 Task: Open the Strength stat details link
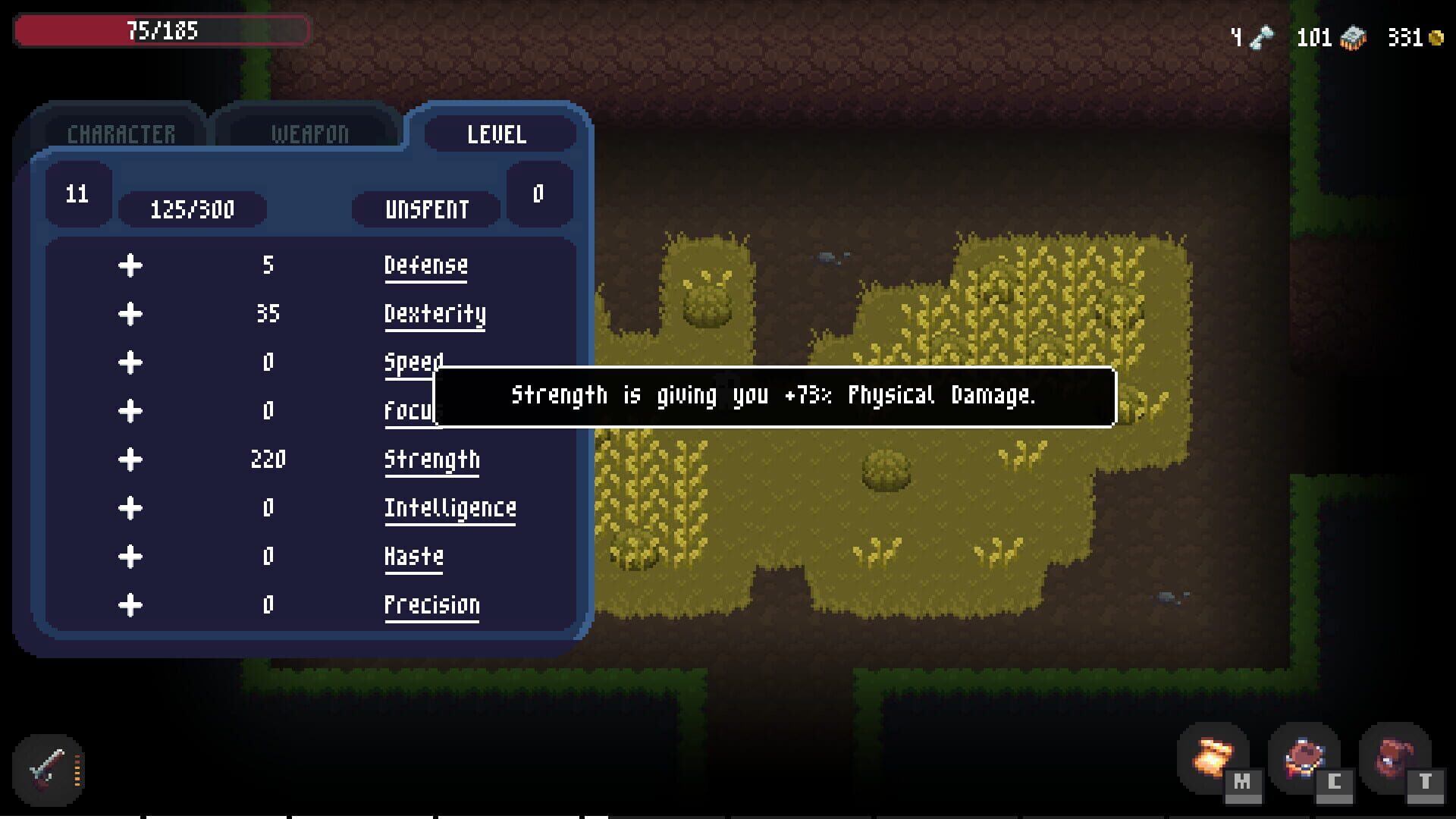point(432,459)
